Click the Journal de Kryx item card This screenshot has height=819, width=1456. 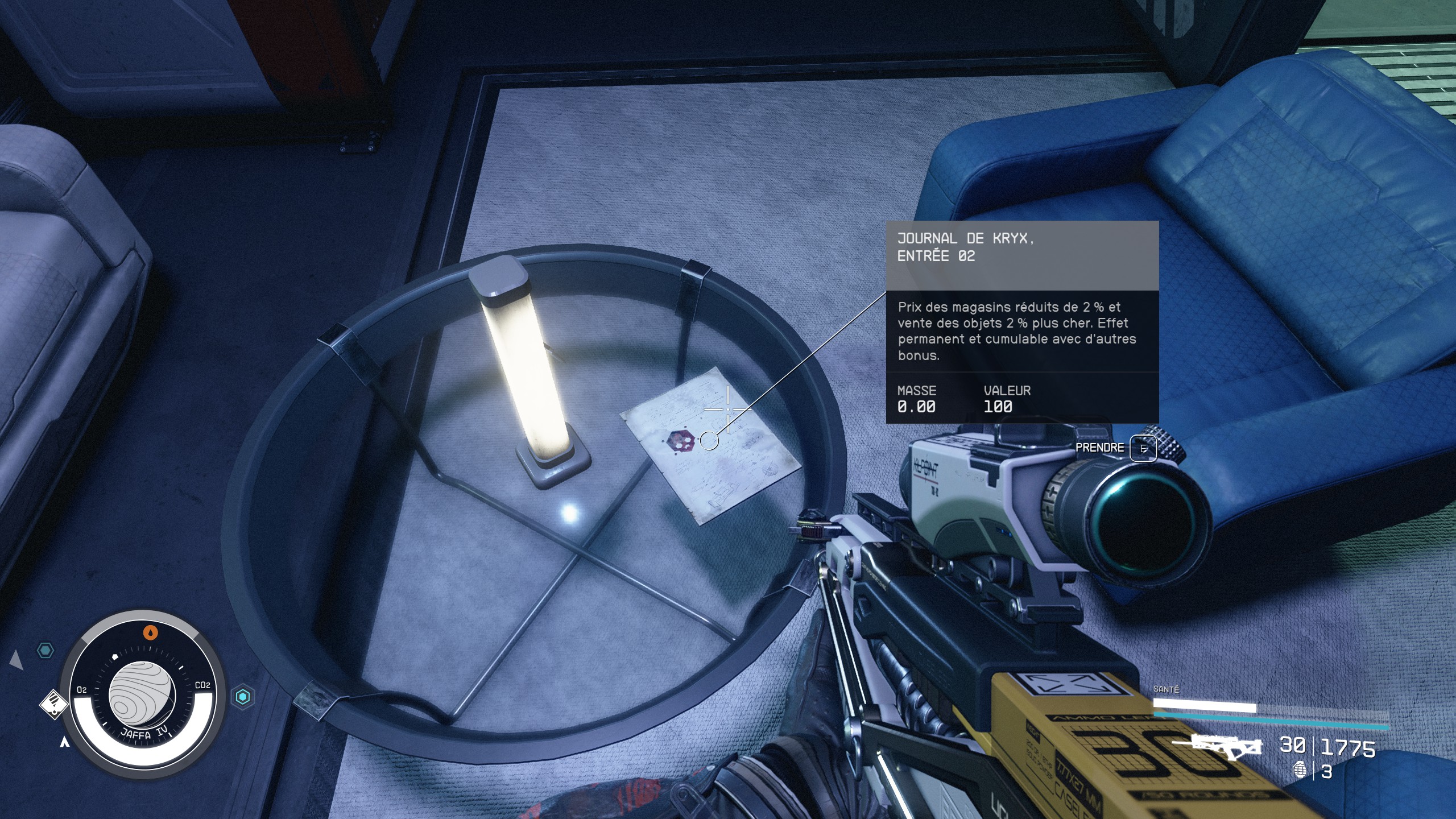[1021, 322]
